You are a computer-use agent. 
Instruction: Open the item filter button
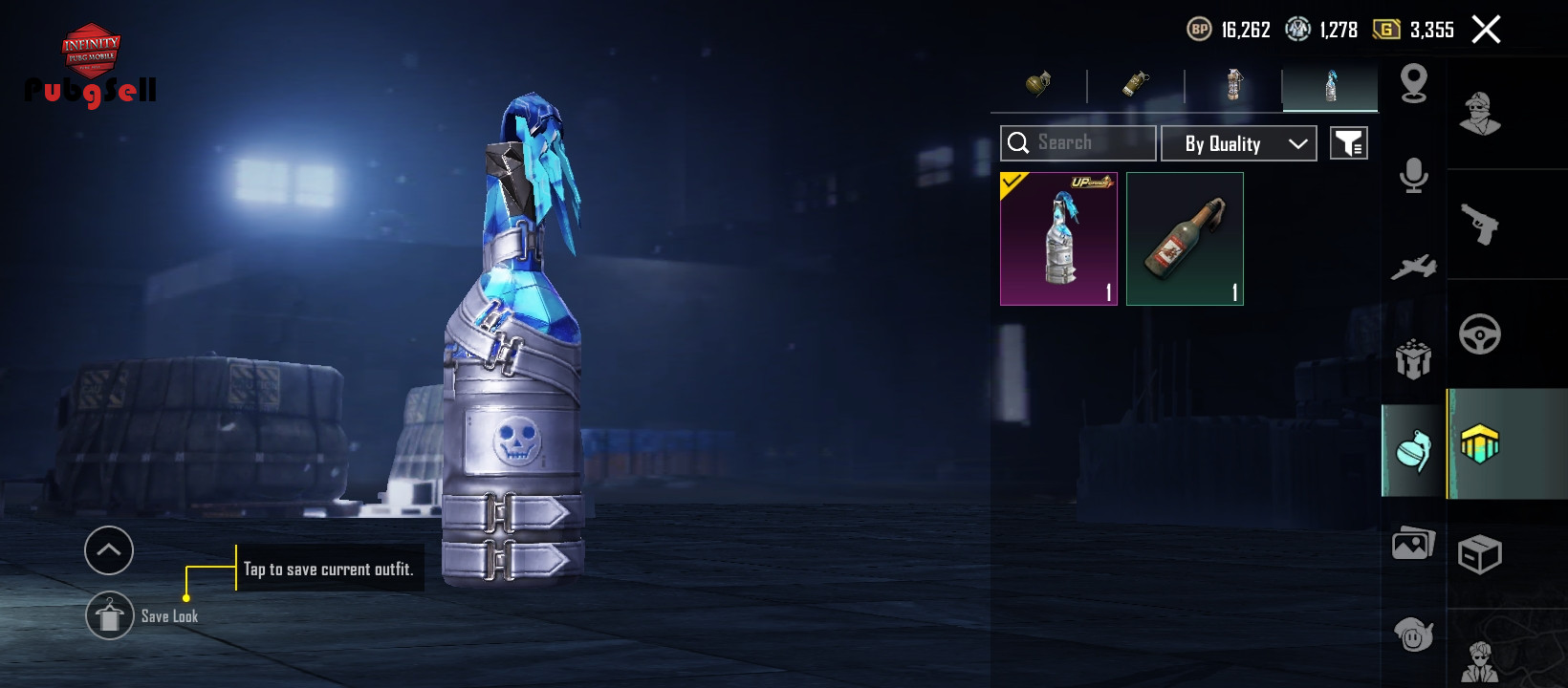tap(1348, 143)
